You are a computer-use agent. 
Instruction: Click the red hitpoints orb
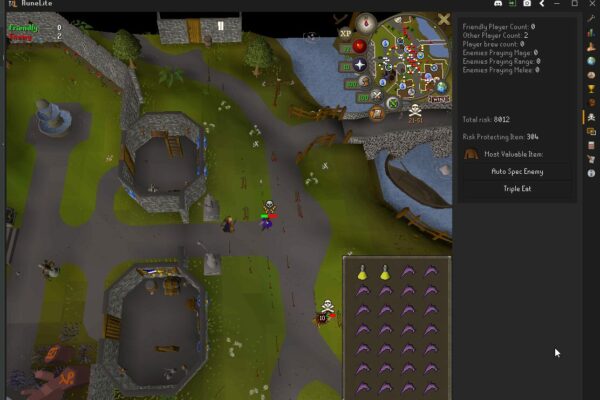(x=359, y=45)
